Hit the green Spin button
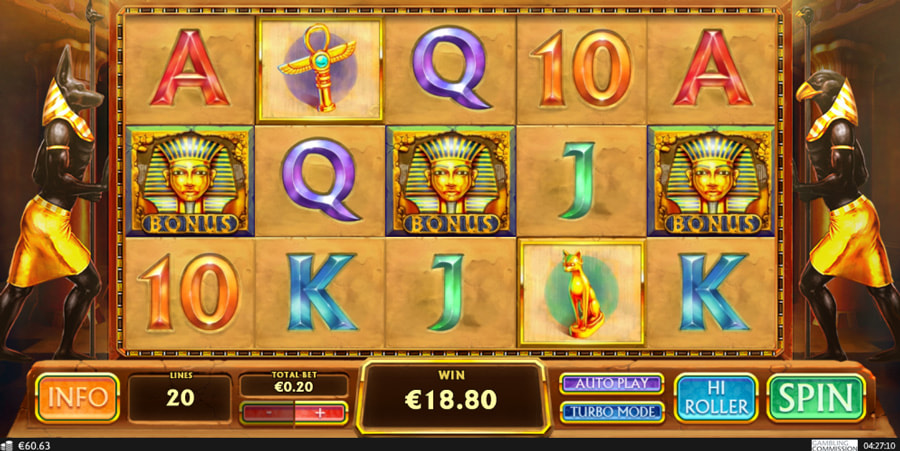The height and width of the screenshot is (451, 900). pos(815,397)
